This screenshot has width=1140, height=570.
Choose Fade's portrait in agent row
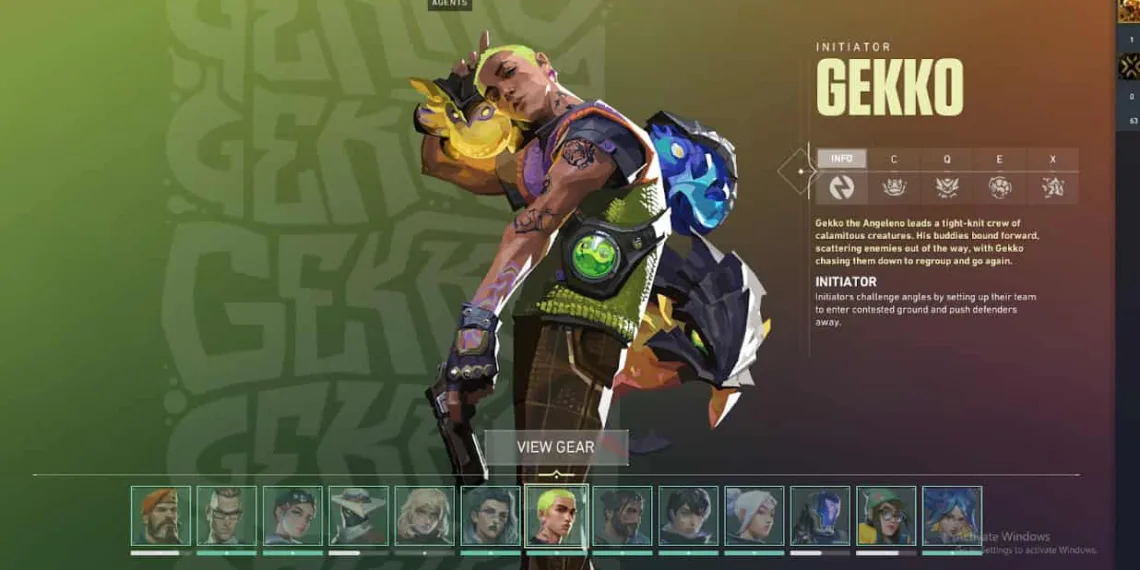click(x=491, y=516)
